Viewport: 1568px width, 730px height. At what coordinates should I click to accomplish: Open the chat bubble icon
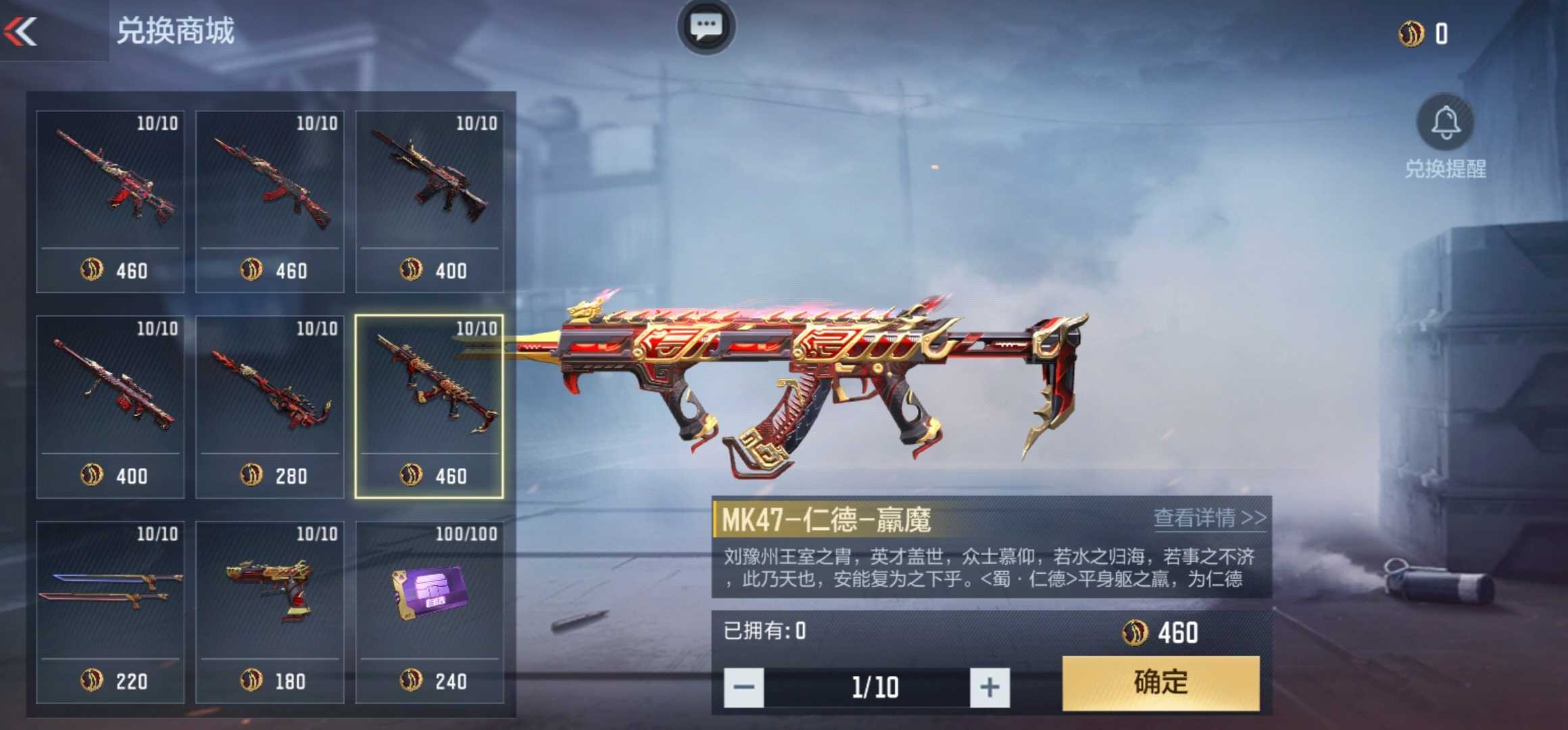(706, 27)
